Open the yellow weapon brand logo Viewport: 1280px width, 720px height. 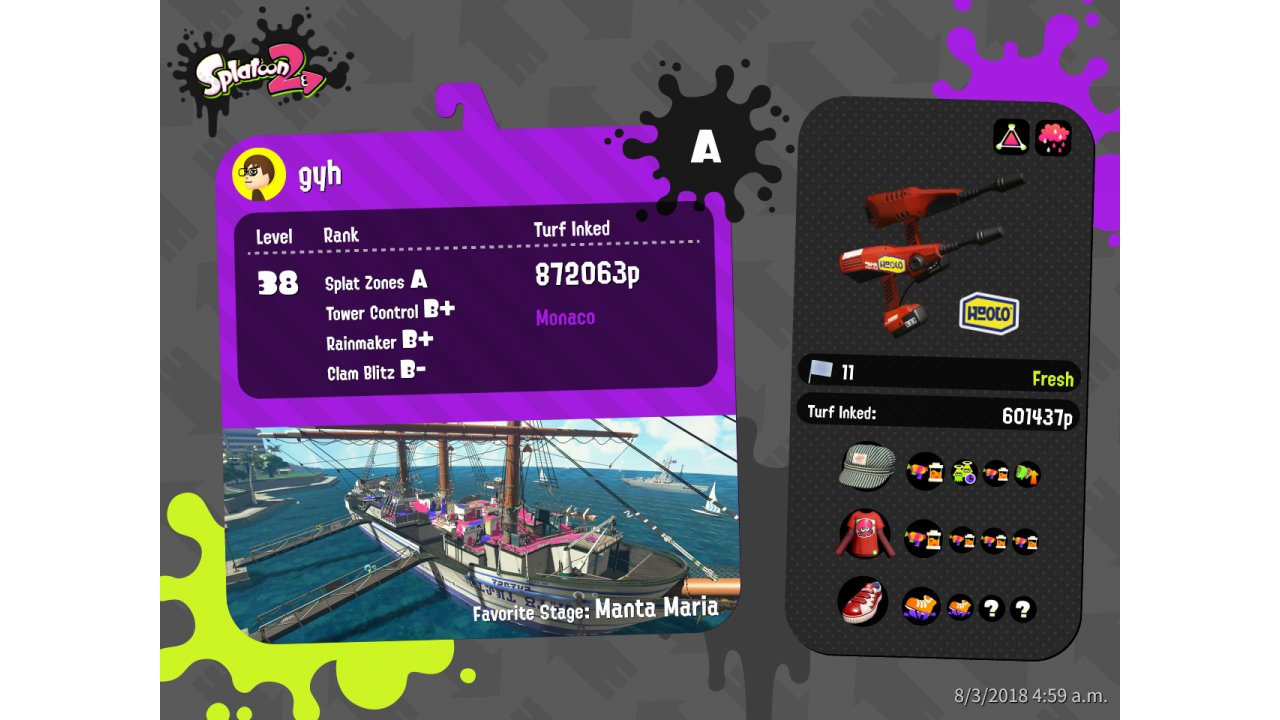pos(989,313)
